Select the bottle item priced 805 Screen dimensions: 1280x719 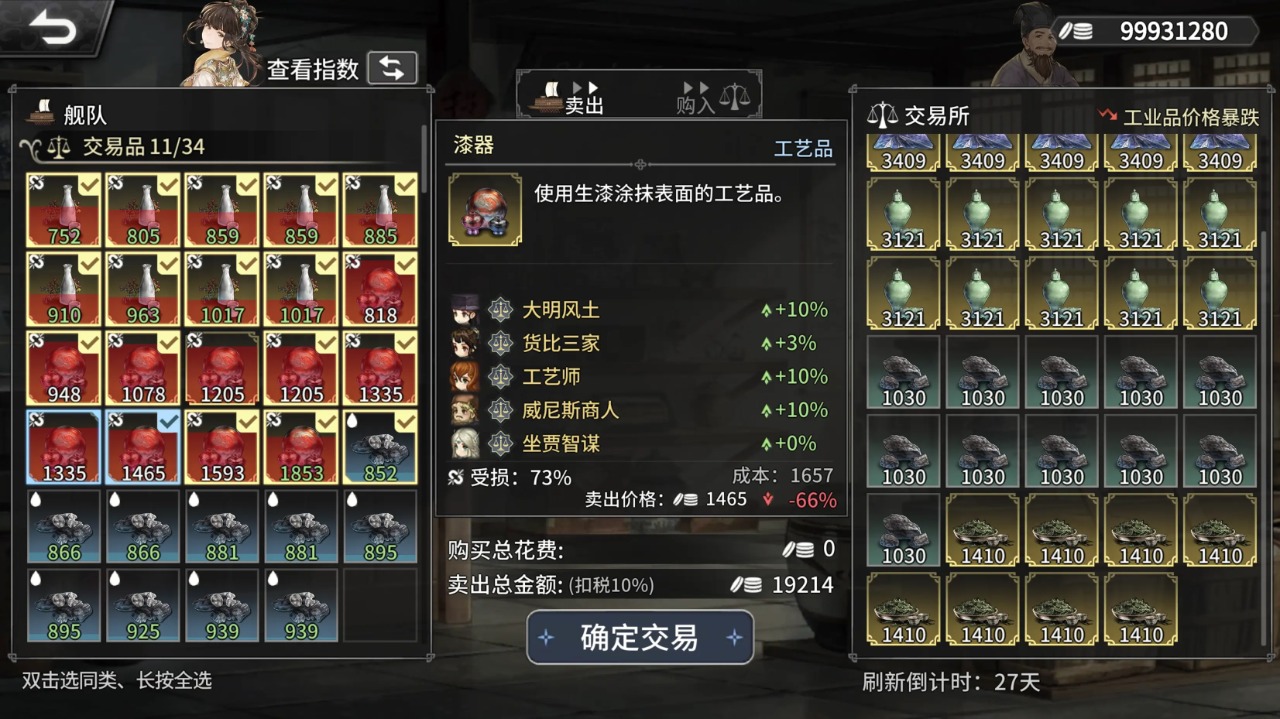[x=143, y=210]
